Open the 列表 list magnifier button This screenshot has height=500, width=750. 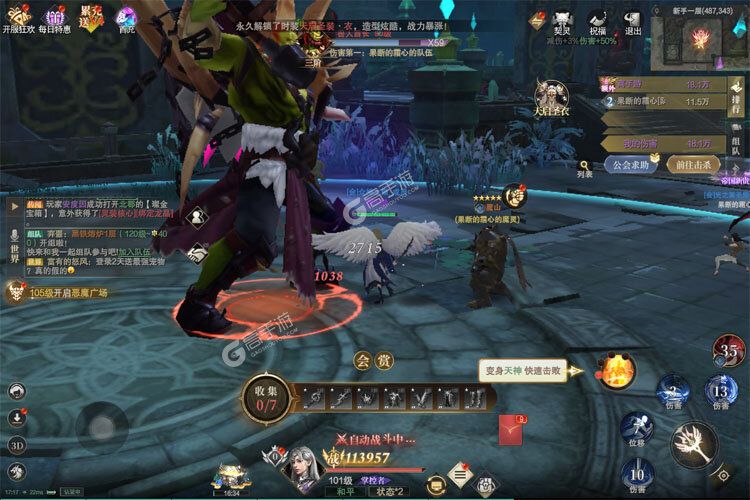click(586, 165)
